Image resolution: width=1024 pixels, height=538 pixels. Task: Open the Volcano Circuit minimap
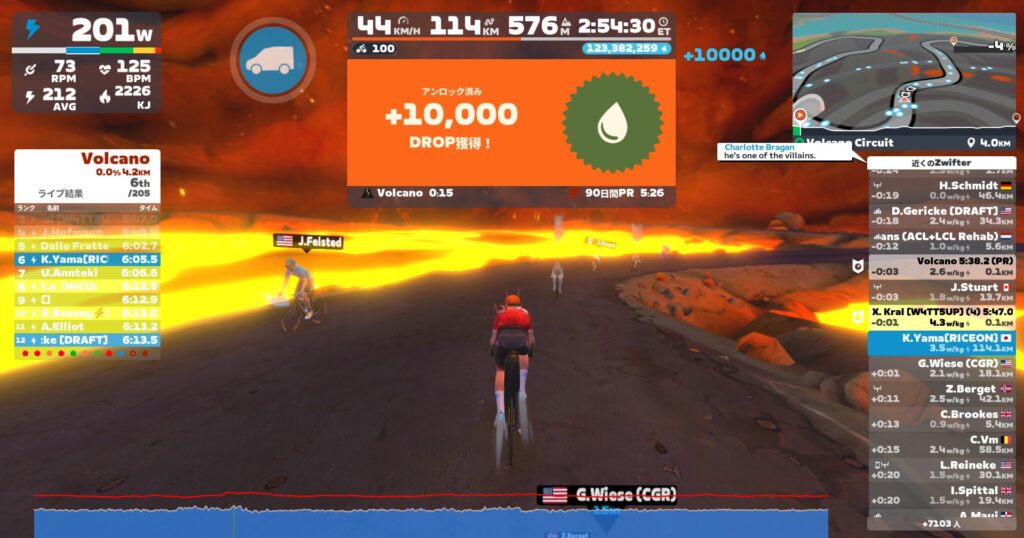(903, 76)
